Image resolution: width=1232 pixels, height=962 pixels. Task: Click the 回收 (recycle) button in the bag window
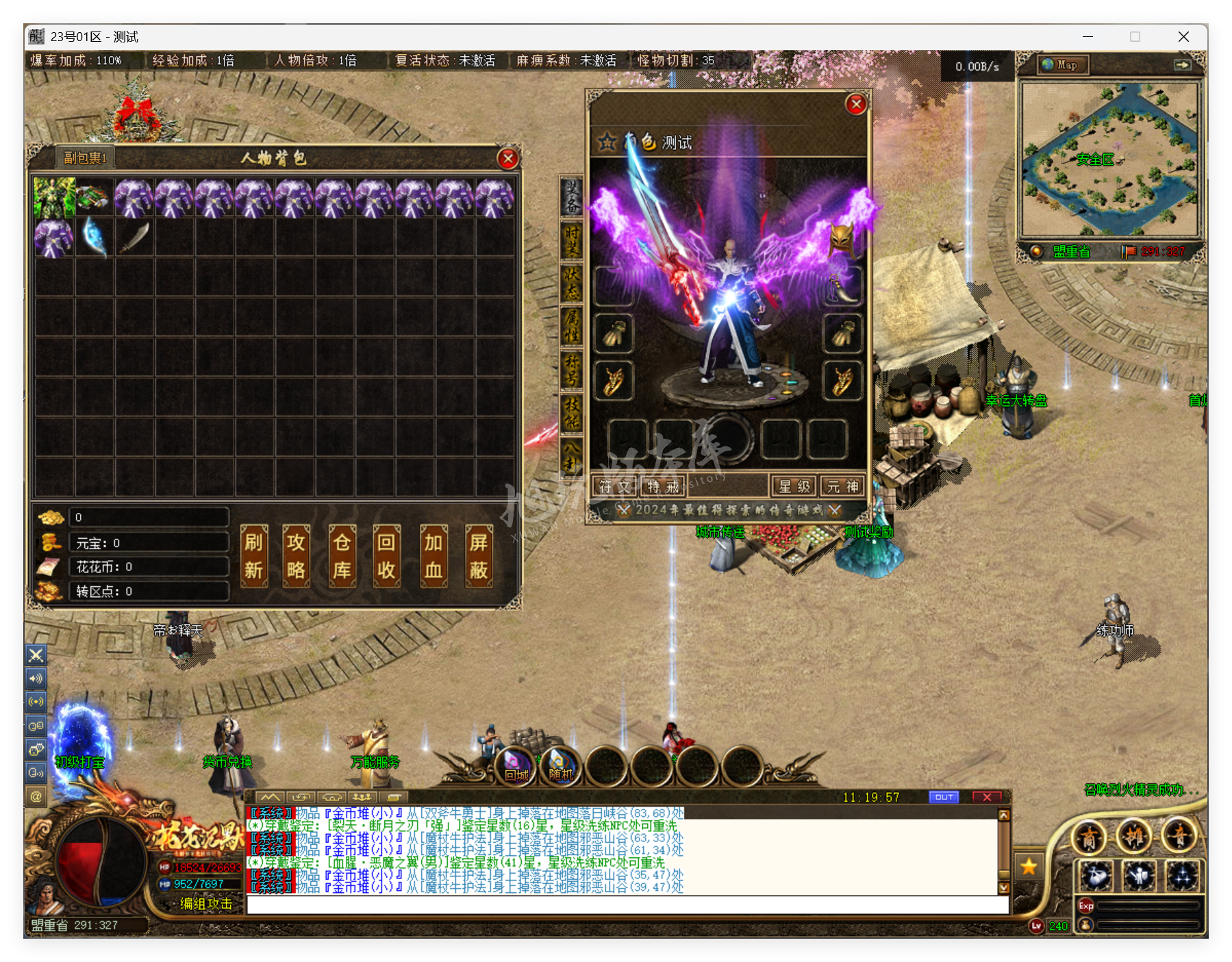pos(387,556)
